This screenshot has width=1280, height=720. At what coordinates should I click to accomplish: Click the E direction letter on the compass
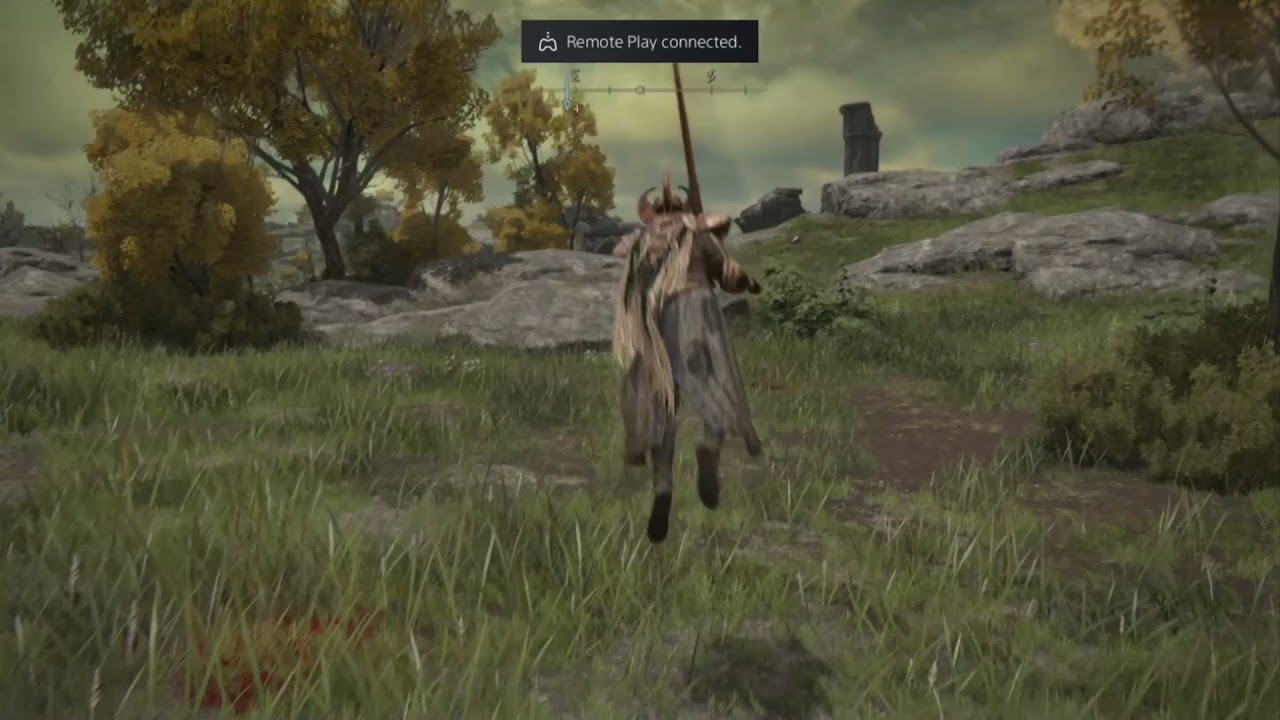576,75
